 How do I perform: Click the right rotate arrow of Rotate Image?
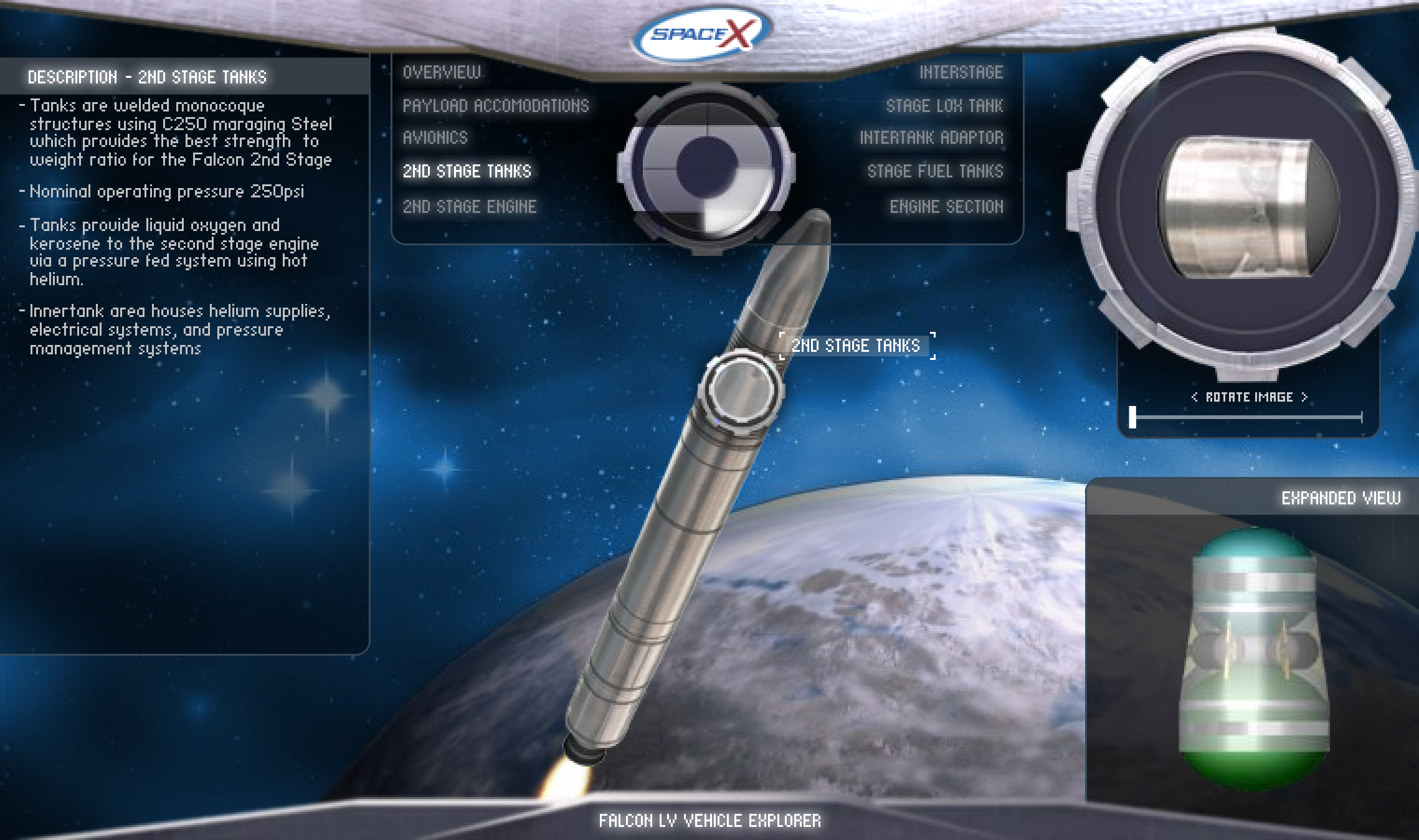(x=1304, y=397)
